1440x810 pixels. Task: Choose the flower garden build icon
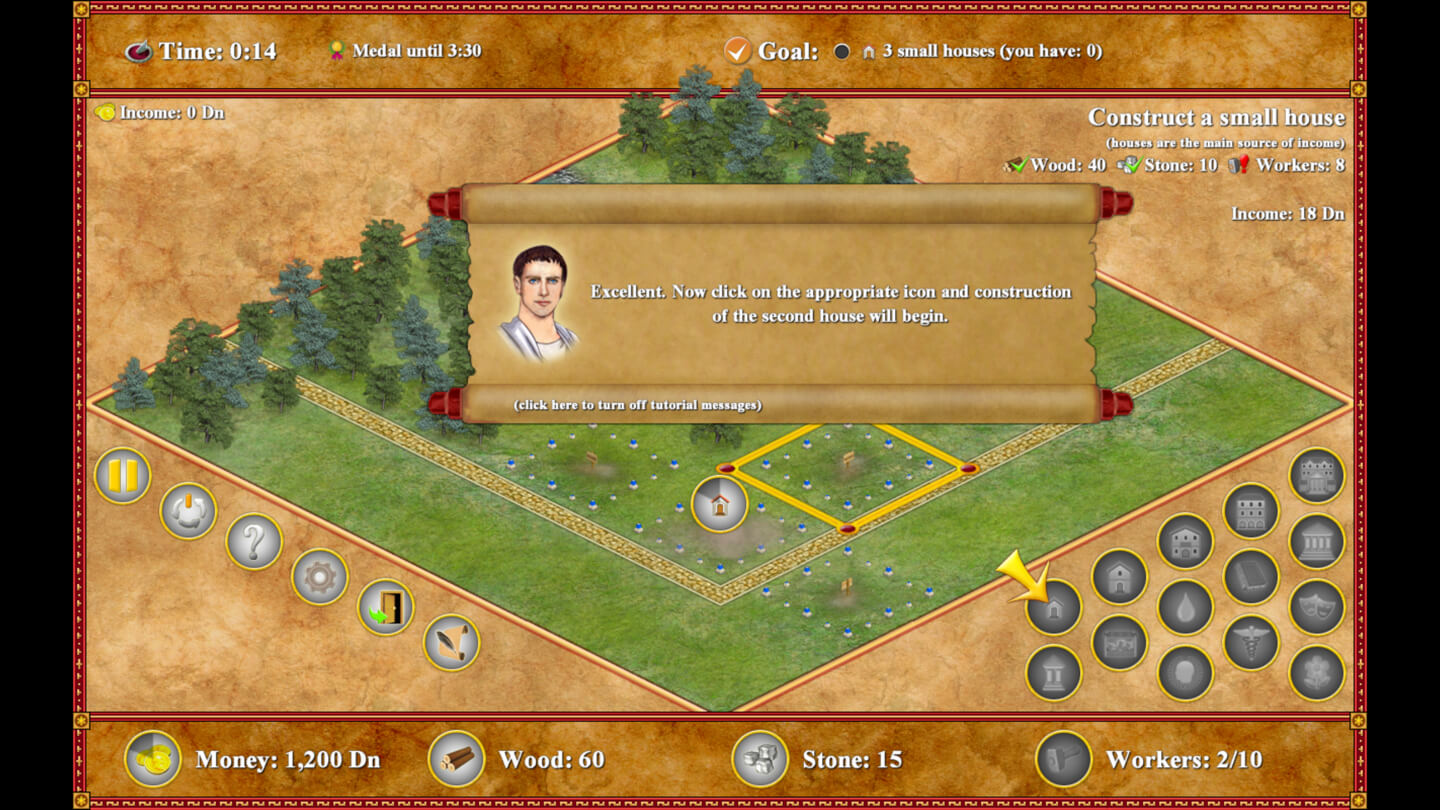[x=1317, y=673]
